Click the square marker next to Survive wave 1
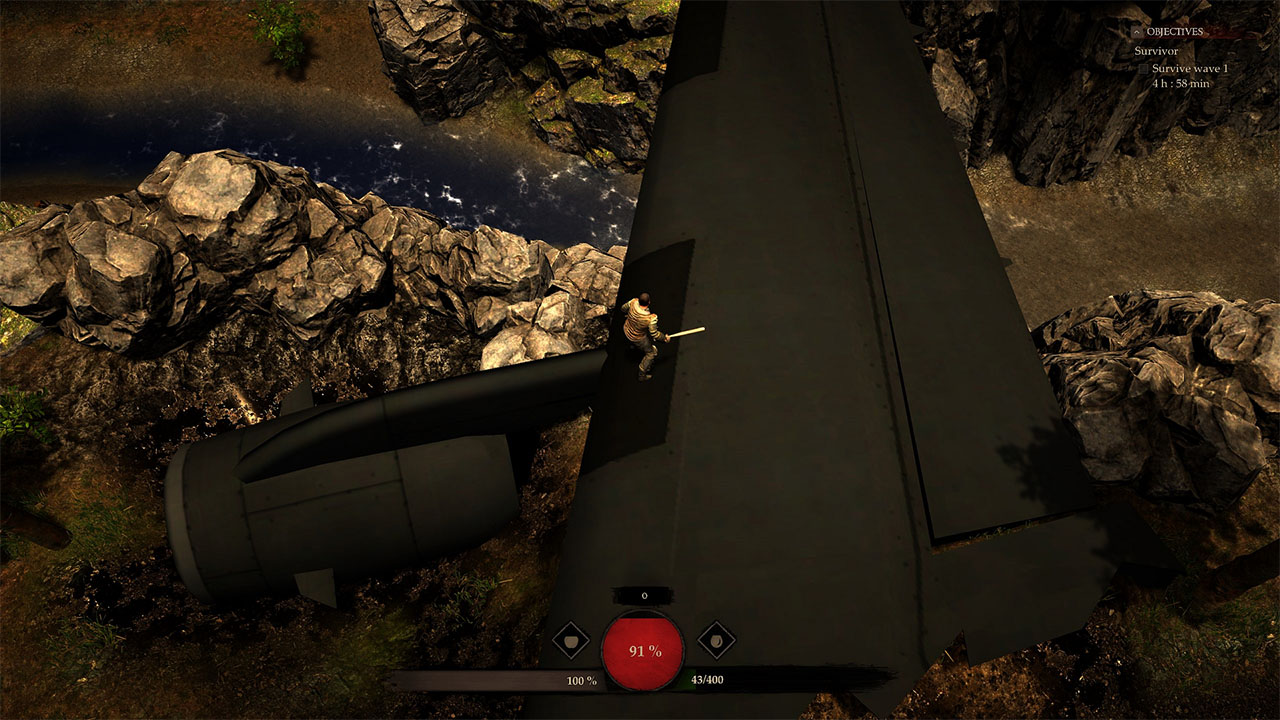 [x=1143, y=68]
